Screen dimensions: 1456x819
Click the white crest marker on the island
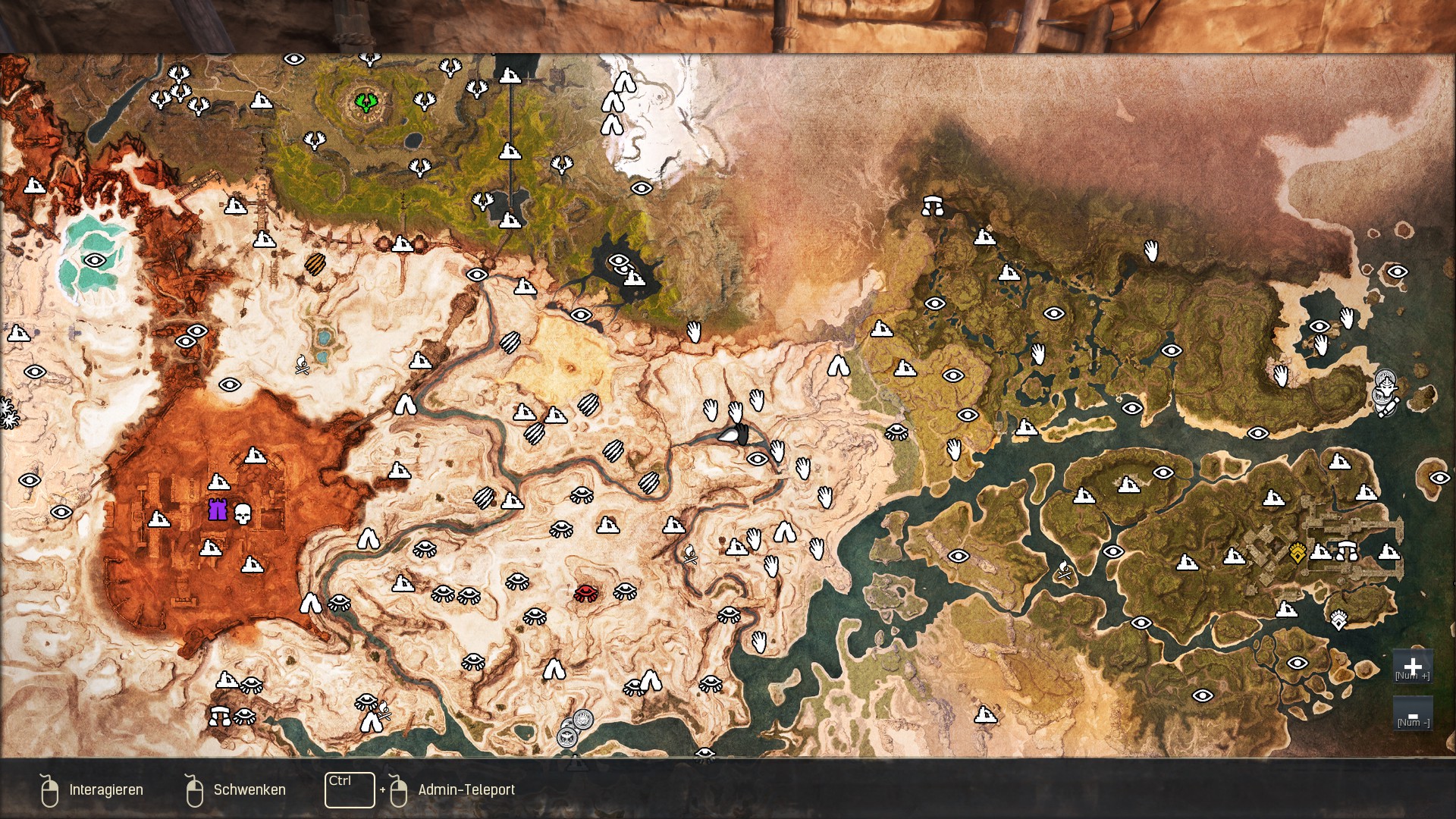[1338, 620]
